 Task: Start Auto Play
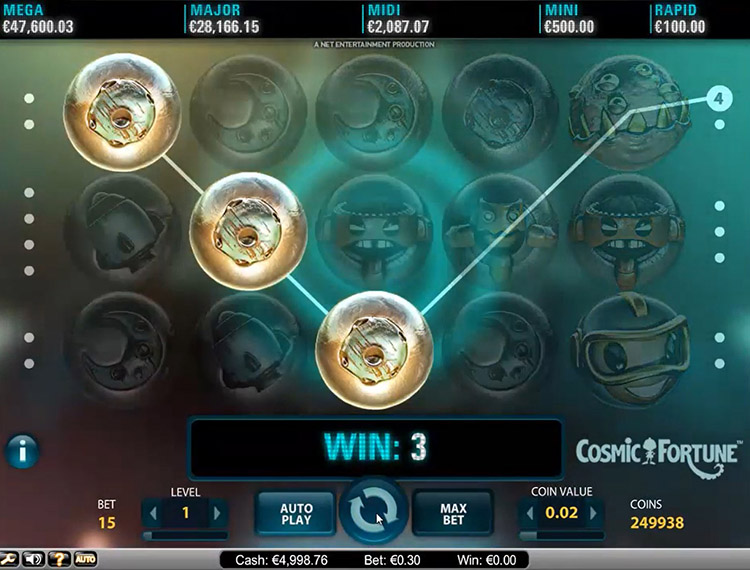coord(296,514)
